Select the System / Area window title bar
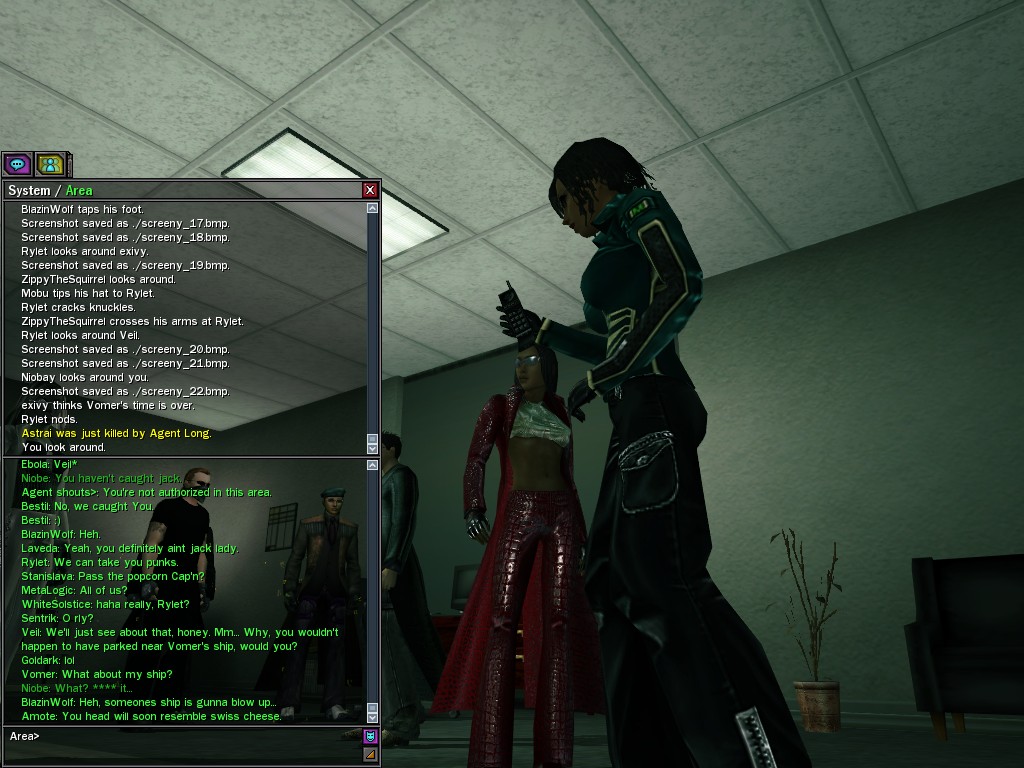Screen dimensions: 1024x768 point(180,190)
